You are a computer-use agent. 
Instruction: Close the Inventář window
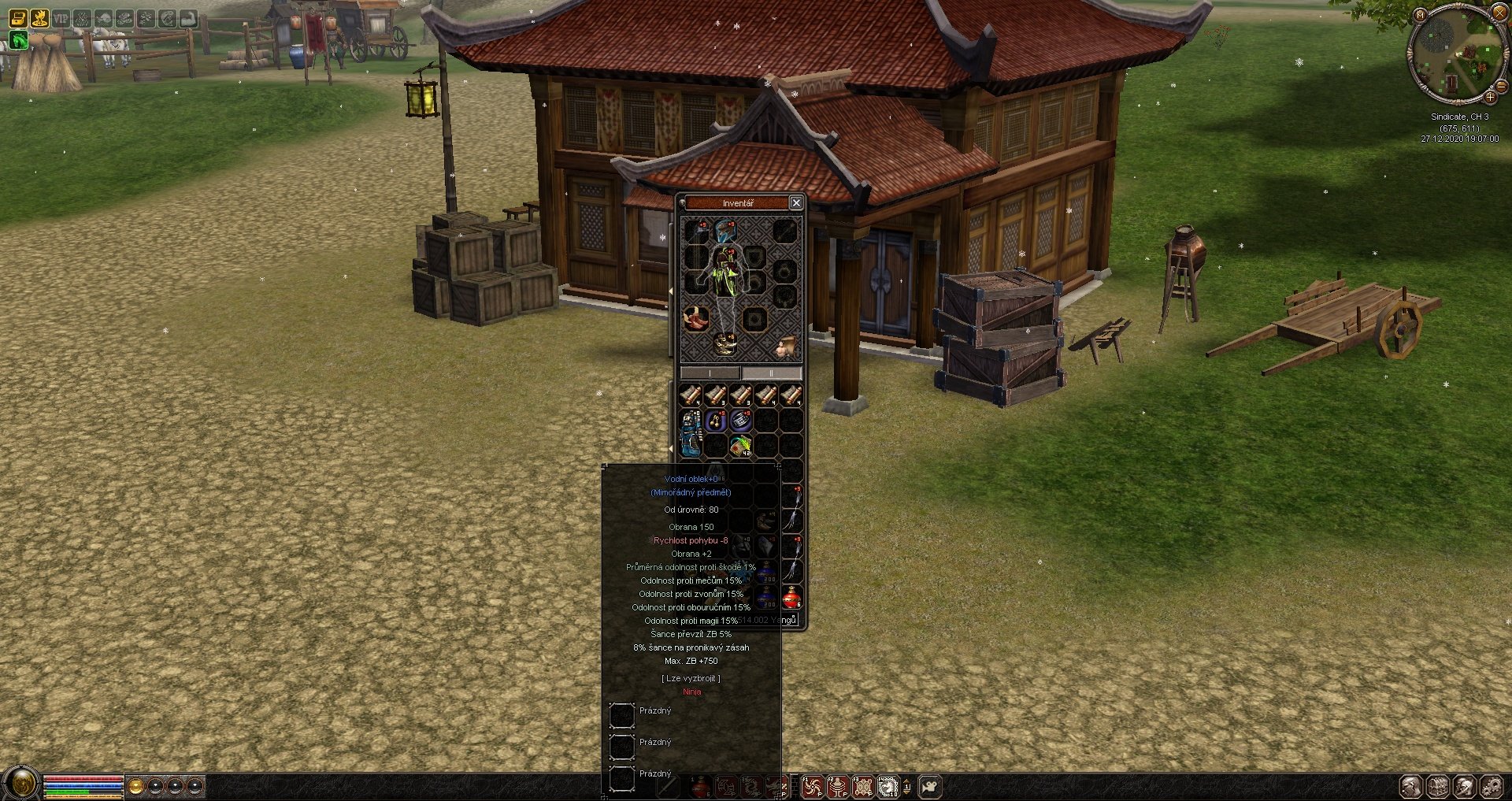coord(796,203)
